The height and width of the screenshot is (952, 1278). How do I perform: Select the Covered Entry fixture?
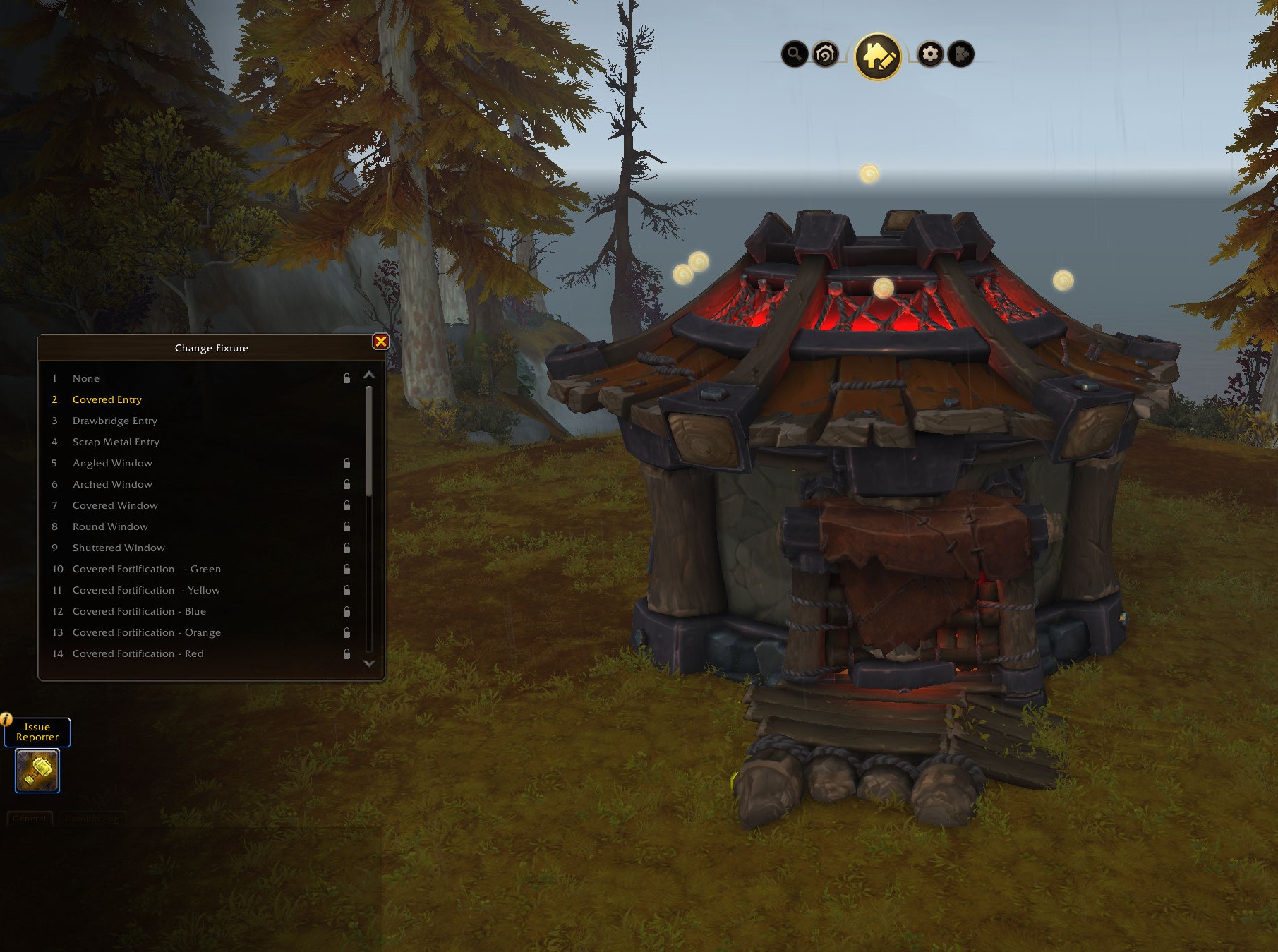107,399
